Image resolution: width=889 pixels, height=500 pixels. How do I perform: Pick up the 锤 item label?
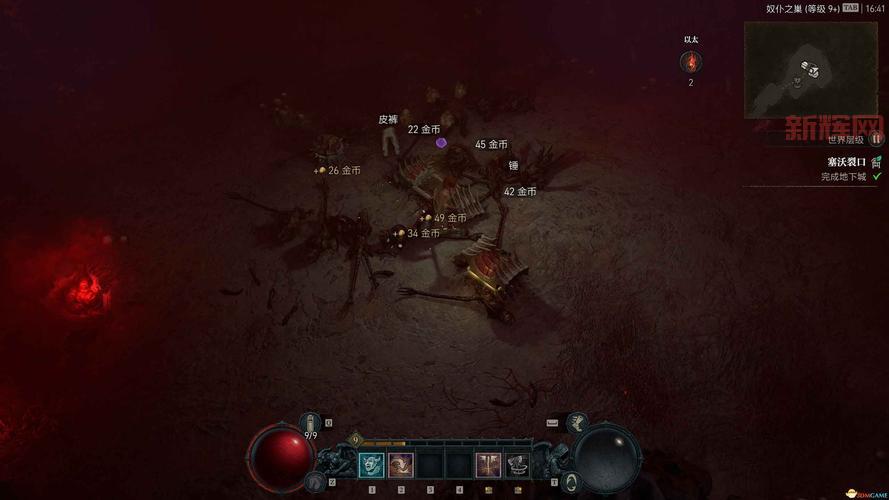coord(513,166)
